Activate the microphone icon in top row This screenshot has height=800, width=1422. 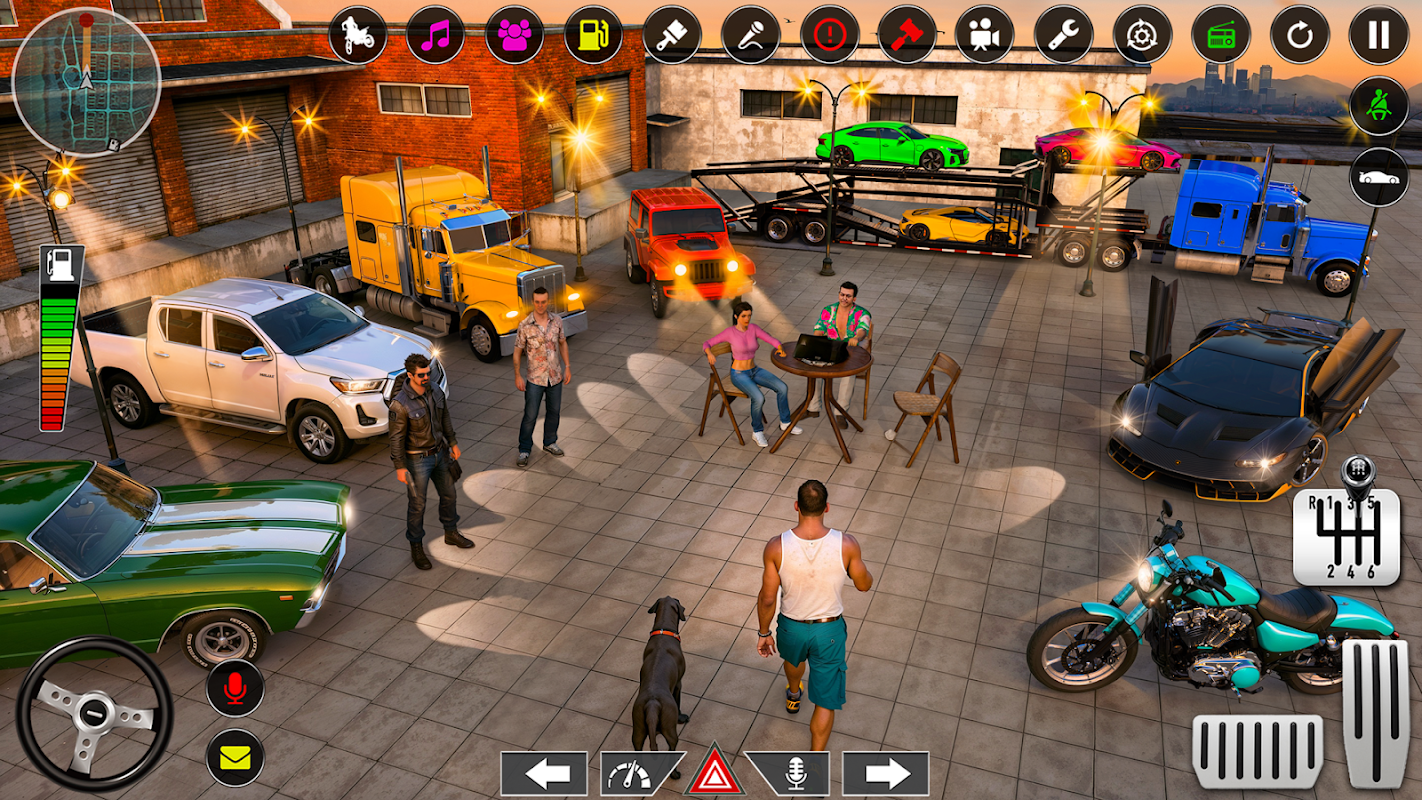[x=750, y=35]
